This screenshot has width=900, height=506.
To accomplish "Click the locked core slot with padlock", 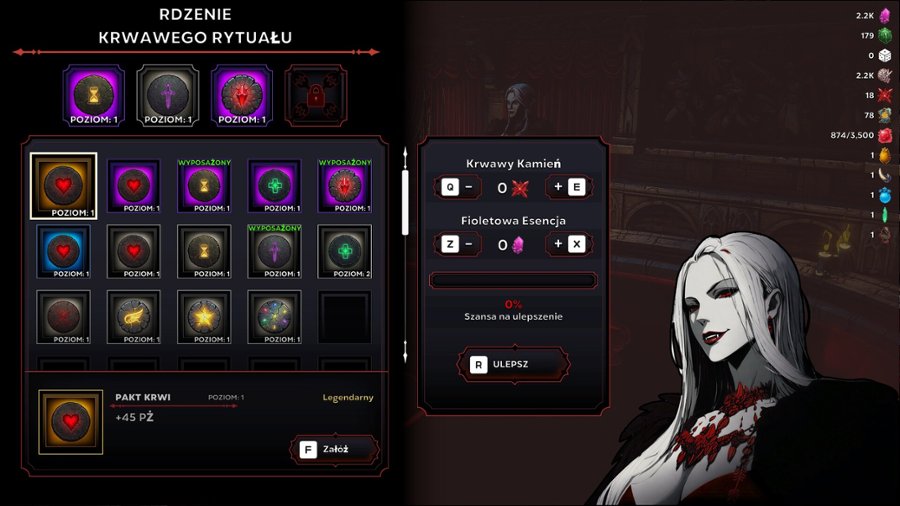I will (315, 95).
